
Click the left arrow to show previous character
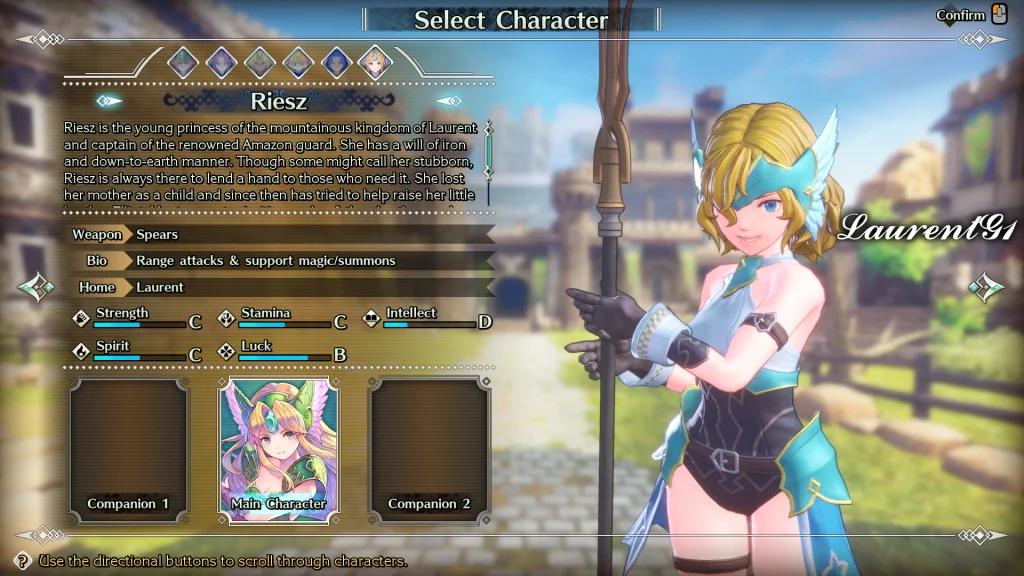[37, 288]
